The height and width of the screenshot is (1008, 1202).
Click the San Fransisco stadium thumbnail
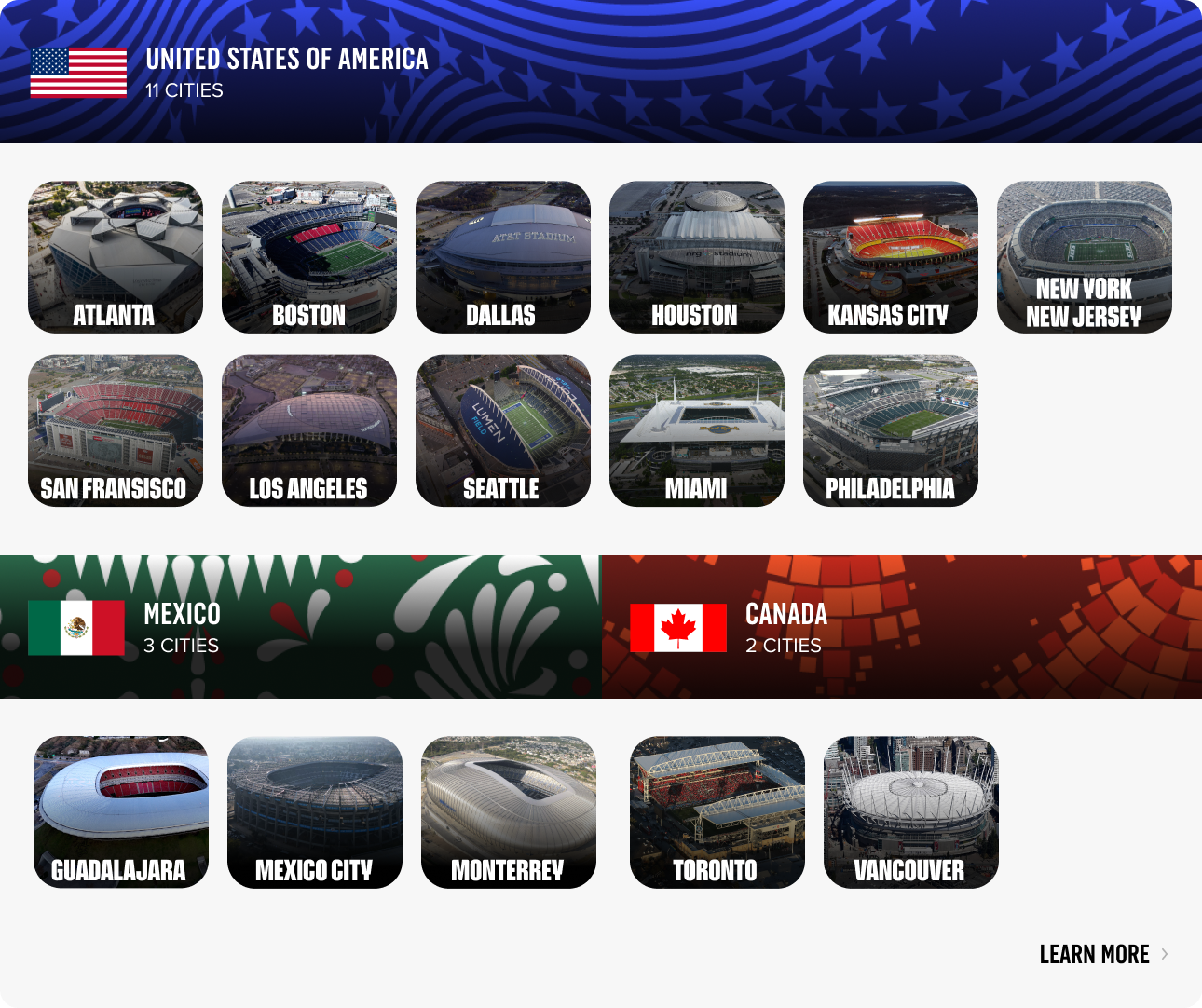(x=116, y=429)
